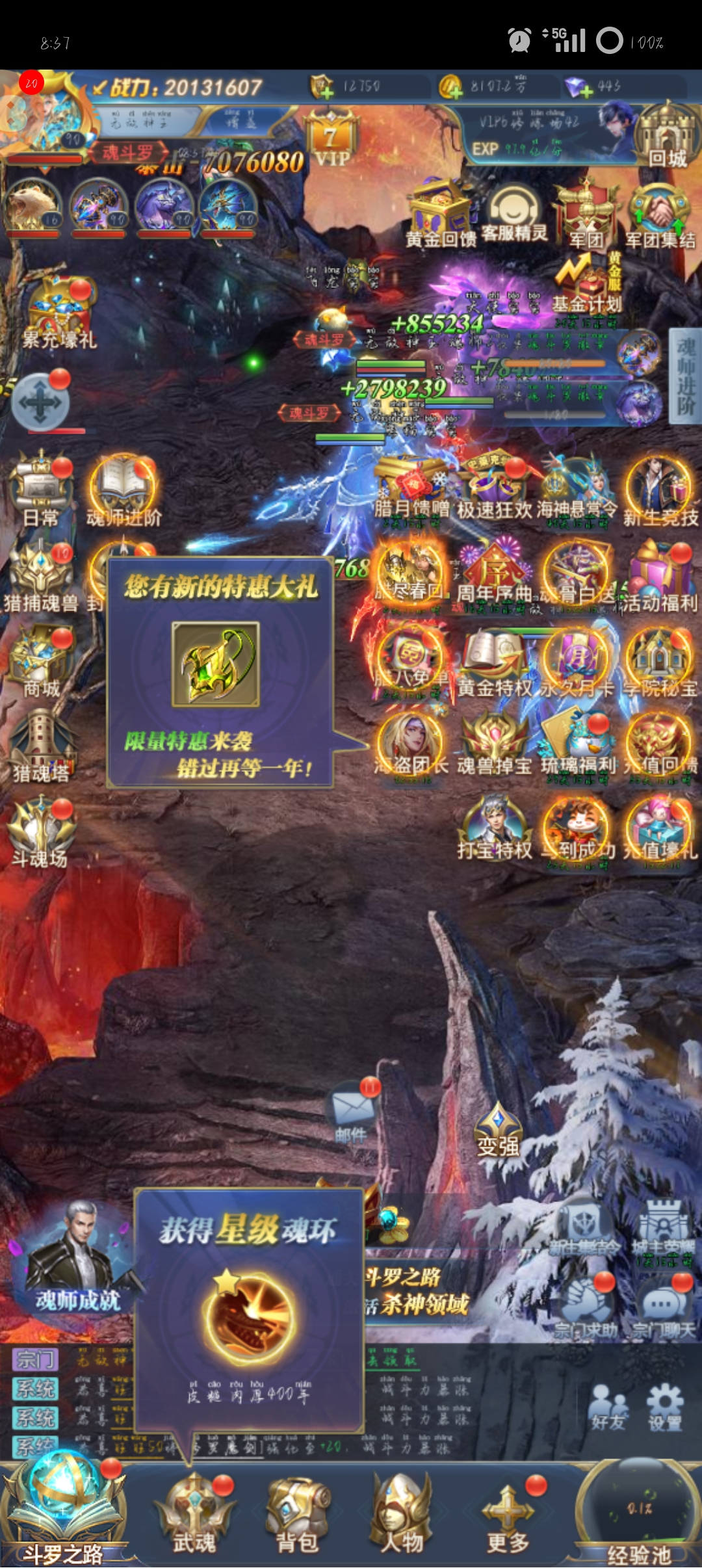Viewport: 702px width, 1568px height.
Task: Tap the 更多 more button
Action: click(x=508, y=1515)
